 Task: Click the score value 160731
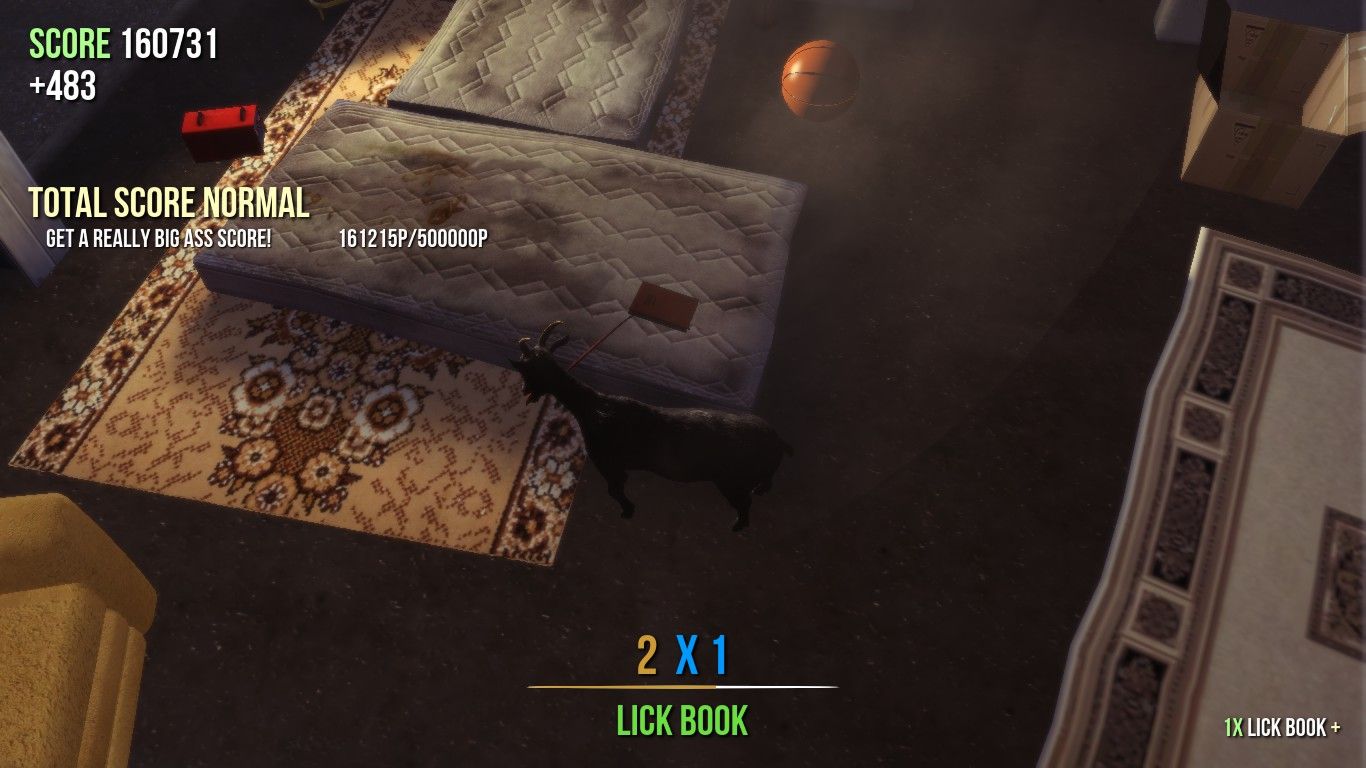[x=172, y=43]
